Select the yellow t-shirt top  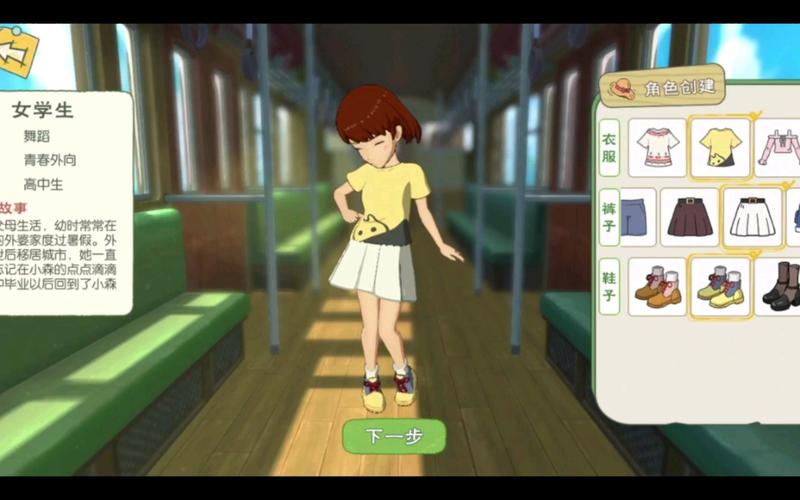(x=720, y=148)
